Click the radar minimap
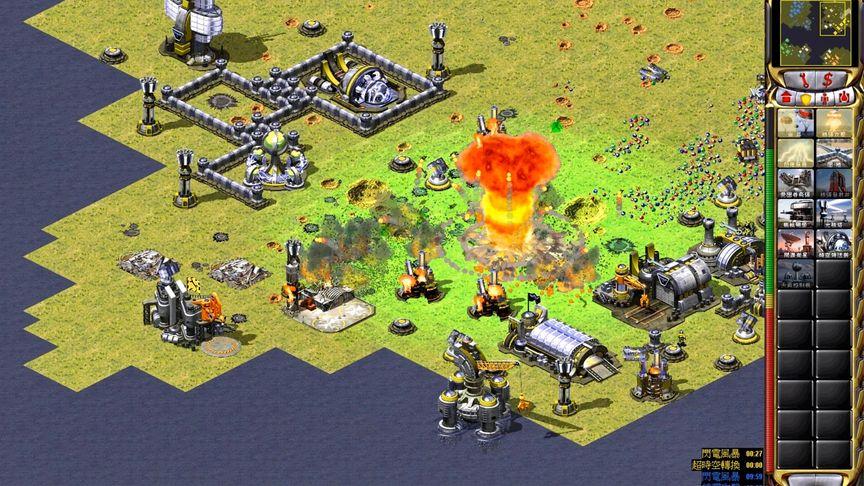The height and width of the screenshot is (486, 864). (814, 32)
